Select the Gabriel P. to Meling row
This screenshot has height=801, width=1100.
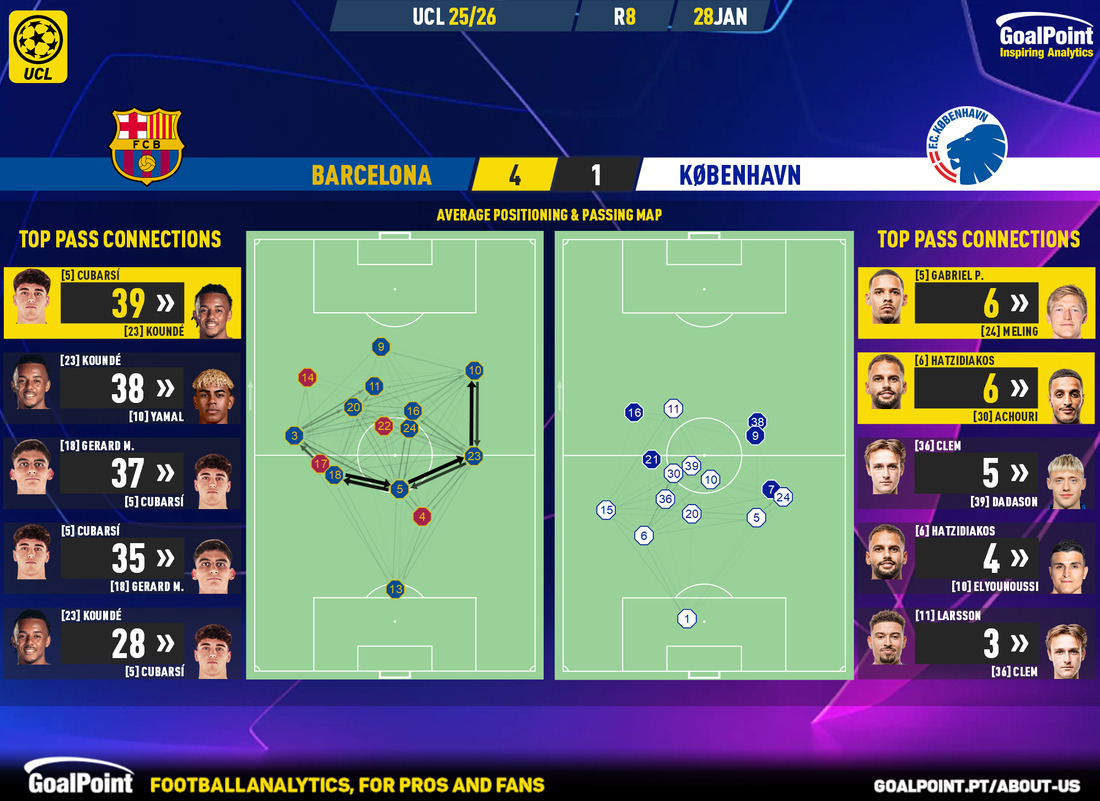[x=977, y=303]
